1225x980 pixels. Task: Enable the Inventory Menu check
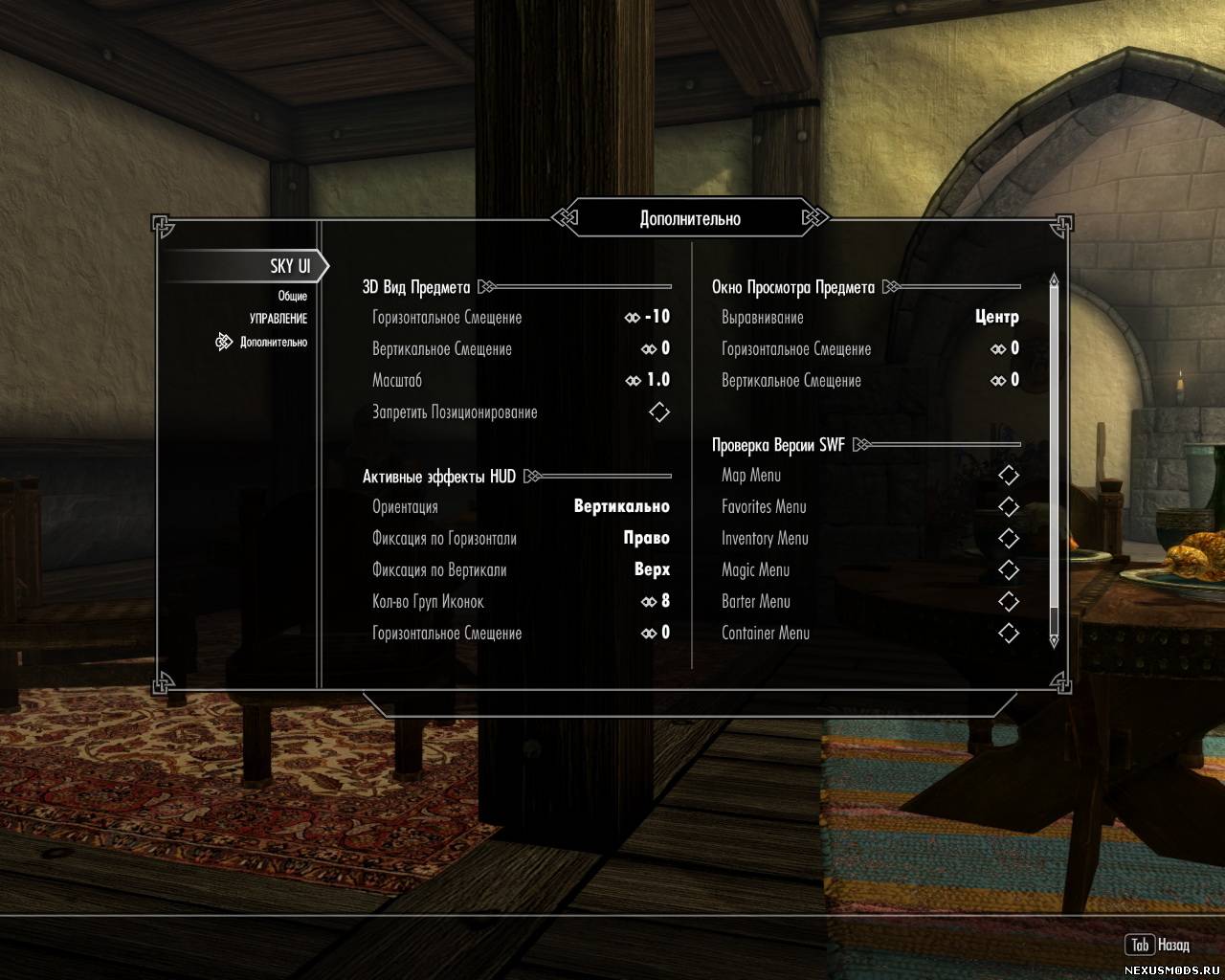[x=1009, y=539]
